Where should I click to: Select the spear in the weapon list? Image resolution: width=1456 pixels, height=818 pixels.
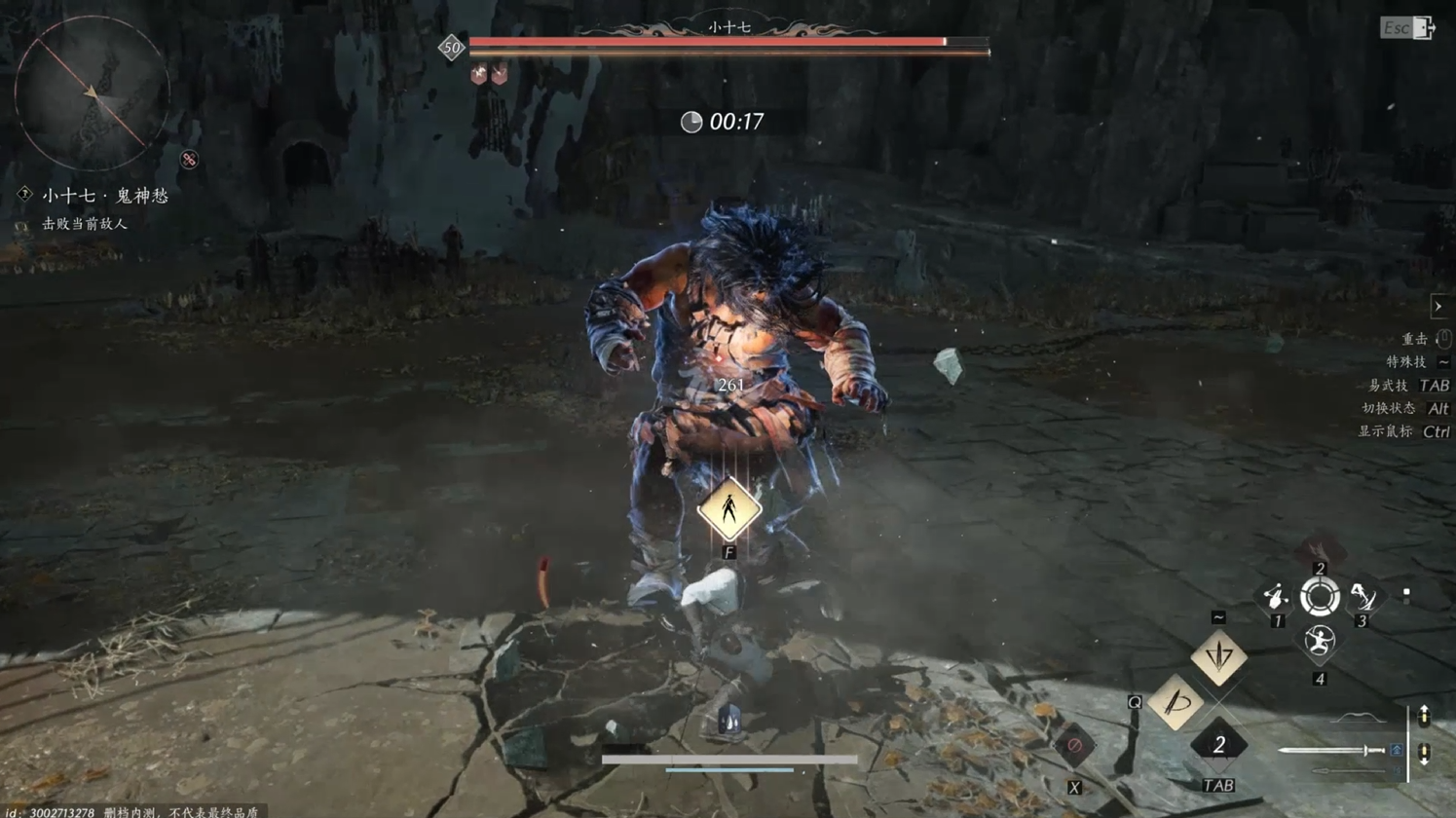pos(1349,772)
